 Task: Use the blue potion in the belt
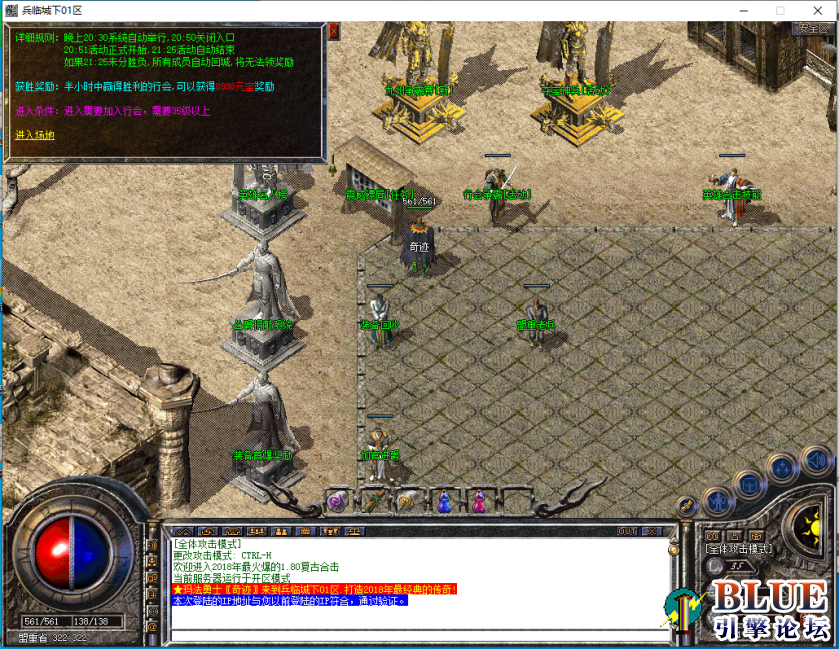coord(444,501)
